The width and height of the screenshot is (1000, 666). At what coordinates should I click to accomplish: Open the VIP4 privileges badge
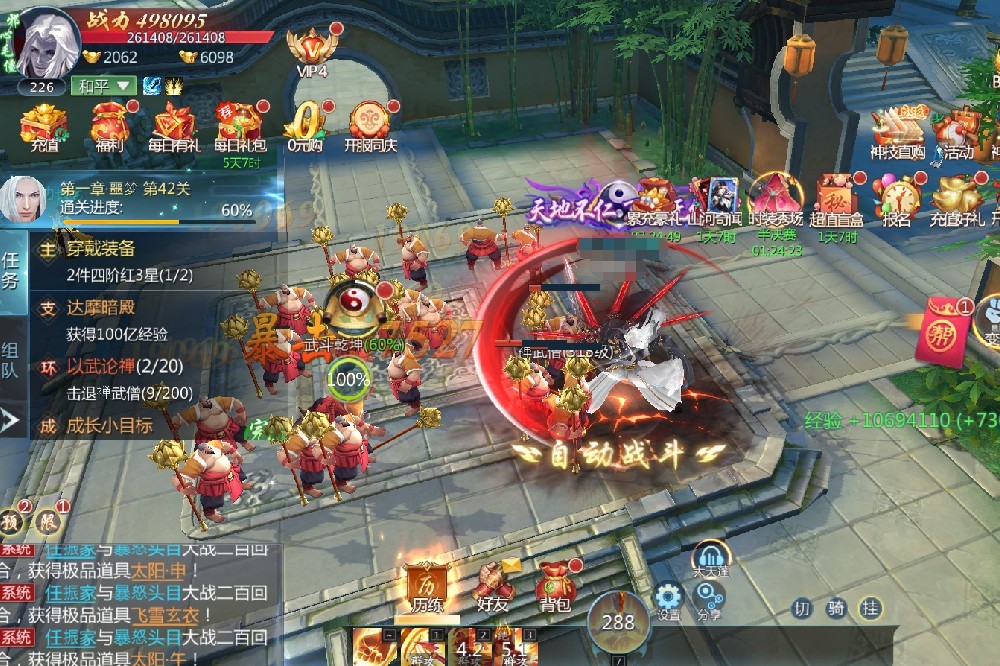310,50
